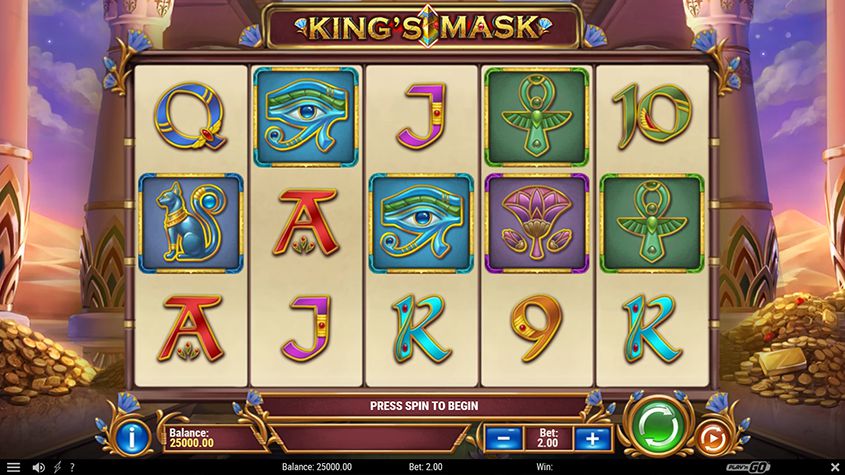Click the plus icon at bottom-right corner
This screenshot has height=475, width=845.
(833, 467)
